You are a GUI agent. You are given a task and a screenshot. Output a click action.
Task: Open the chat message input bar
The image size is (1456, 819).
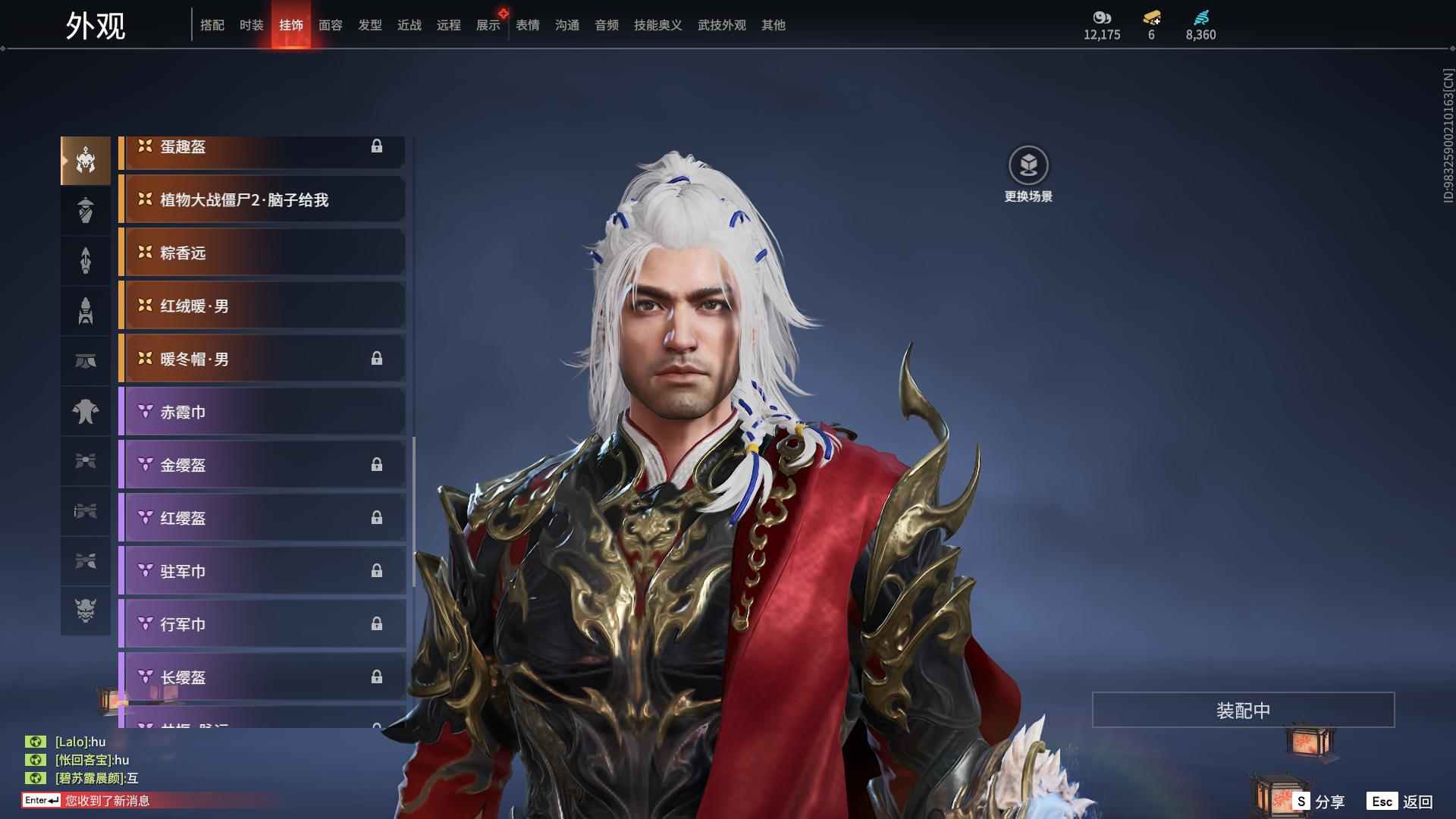[x=152, y=801]
